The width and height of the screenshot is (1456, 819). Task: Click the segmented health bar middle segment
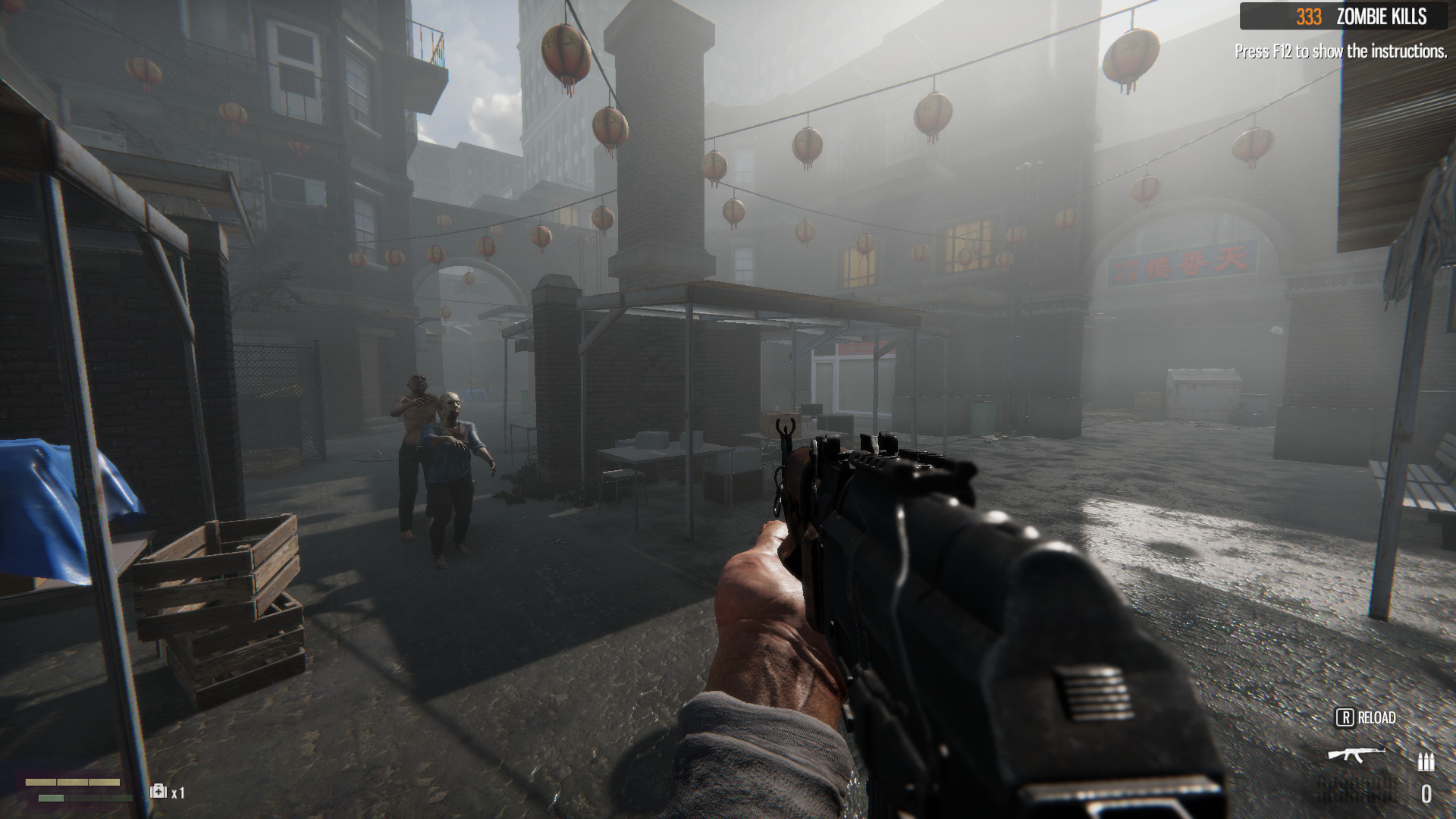72,782
